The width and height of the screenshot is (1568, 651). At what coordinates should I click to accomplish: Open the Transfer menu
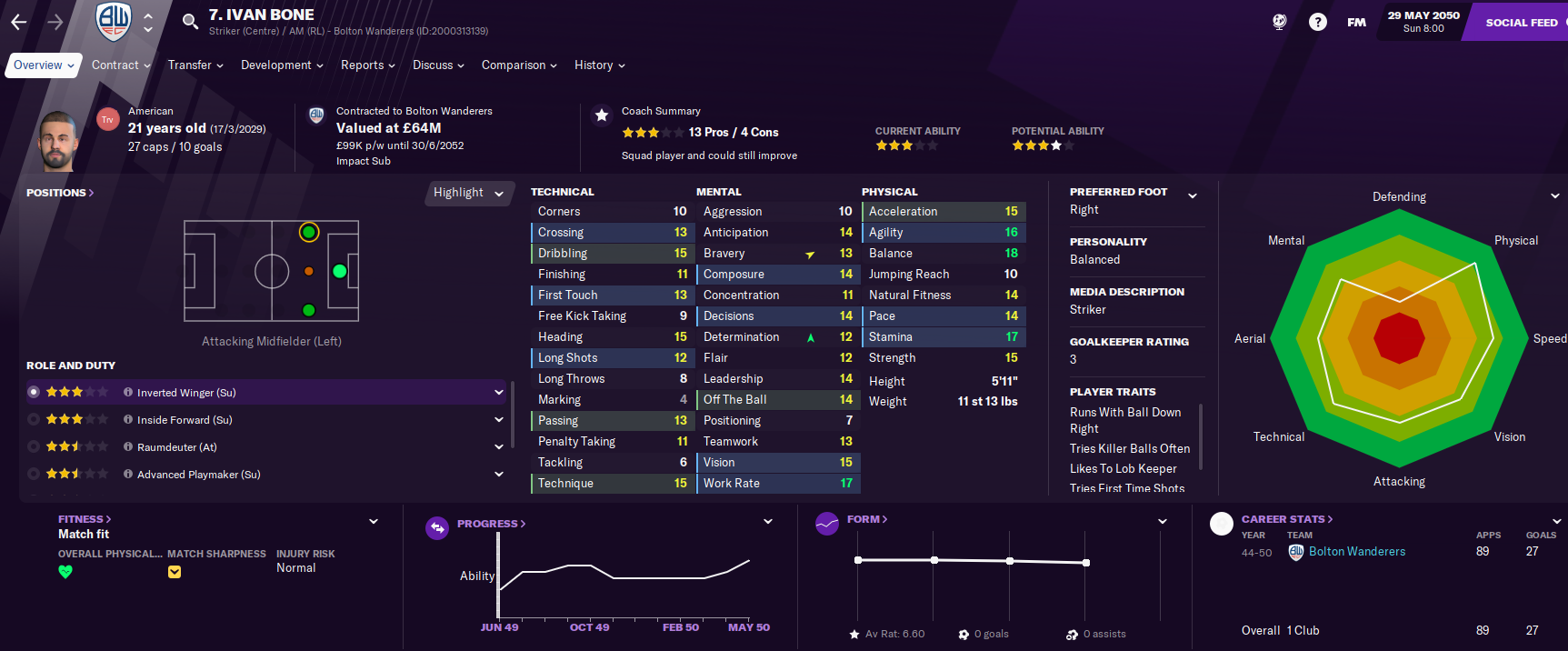click(195, 65)
